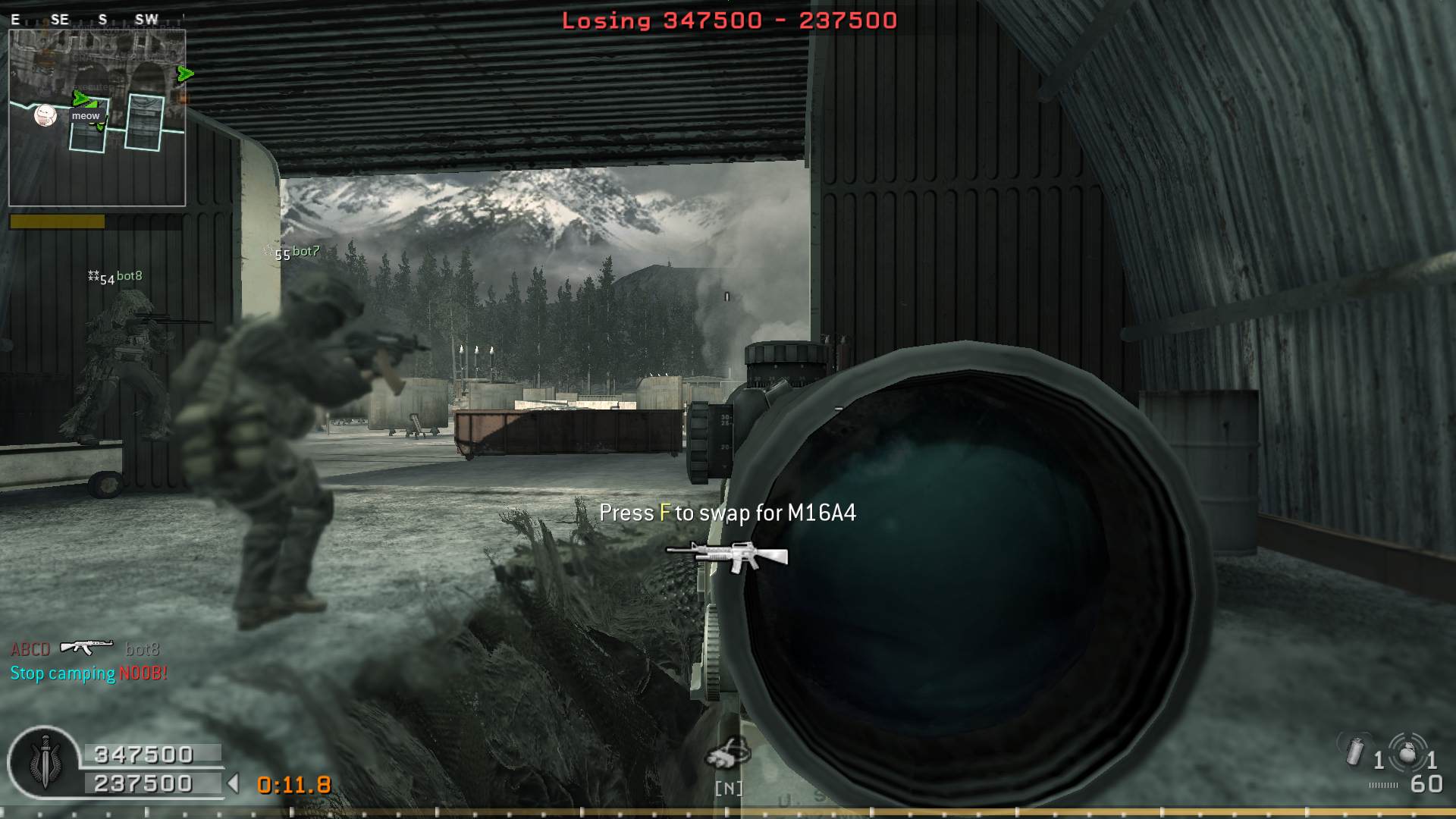The height and width of the screenshot is (819, 1456).
Task: Toggle the night vision goggles icon
Action: click(728, 753)
